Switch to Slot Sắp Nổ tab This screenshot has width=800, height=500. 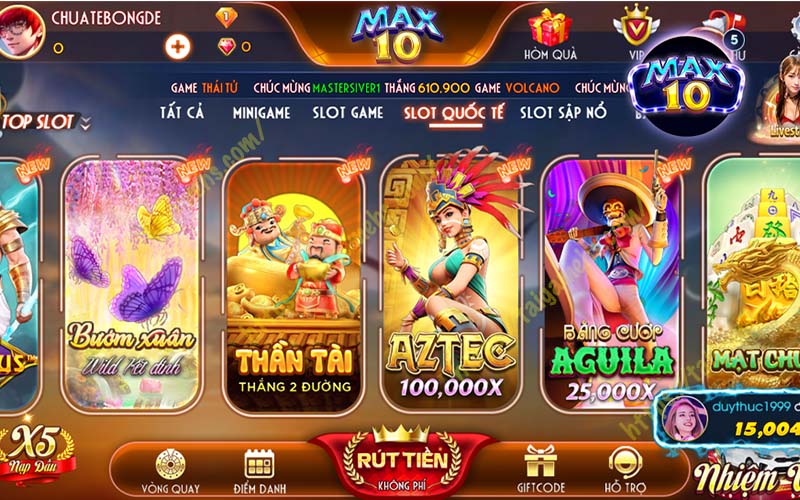(563, 112)
